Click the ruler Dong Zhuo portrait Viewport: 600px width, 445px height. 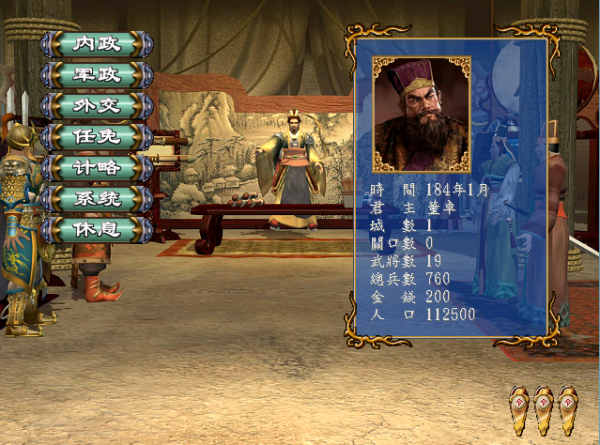pyautogui.click(x=420, y=114)
